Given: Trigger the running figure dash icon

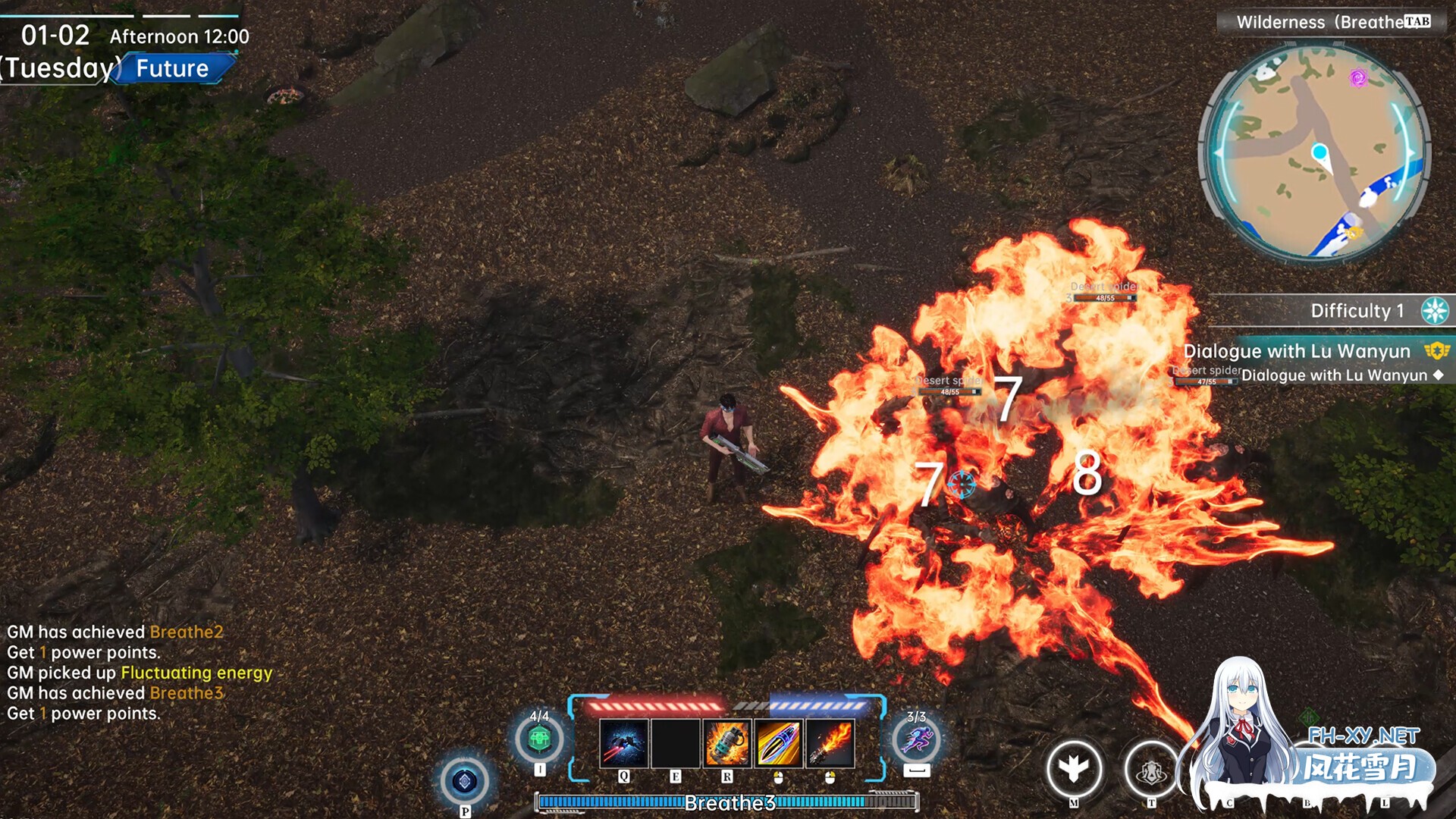Looking at the screenshot, I should 916,739.
